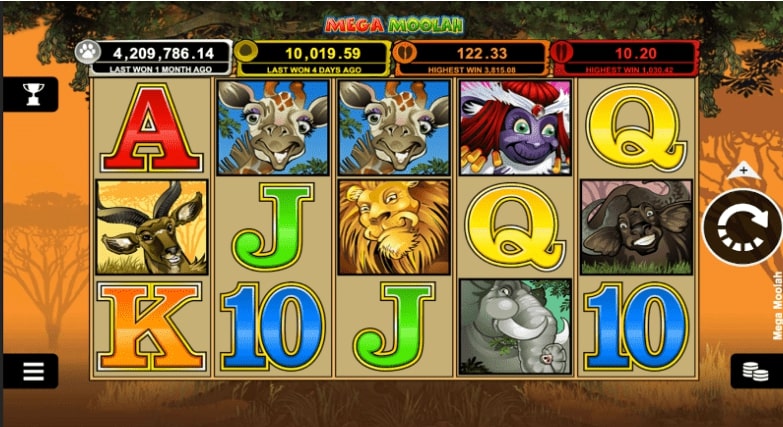Open the hamburger menu
This screenshot has width=783, height=427.
(x=33, y=371)
